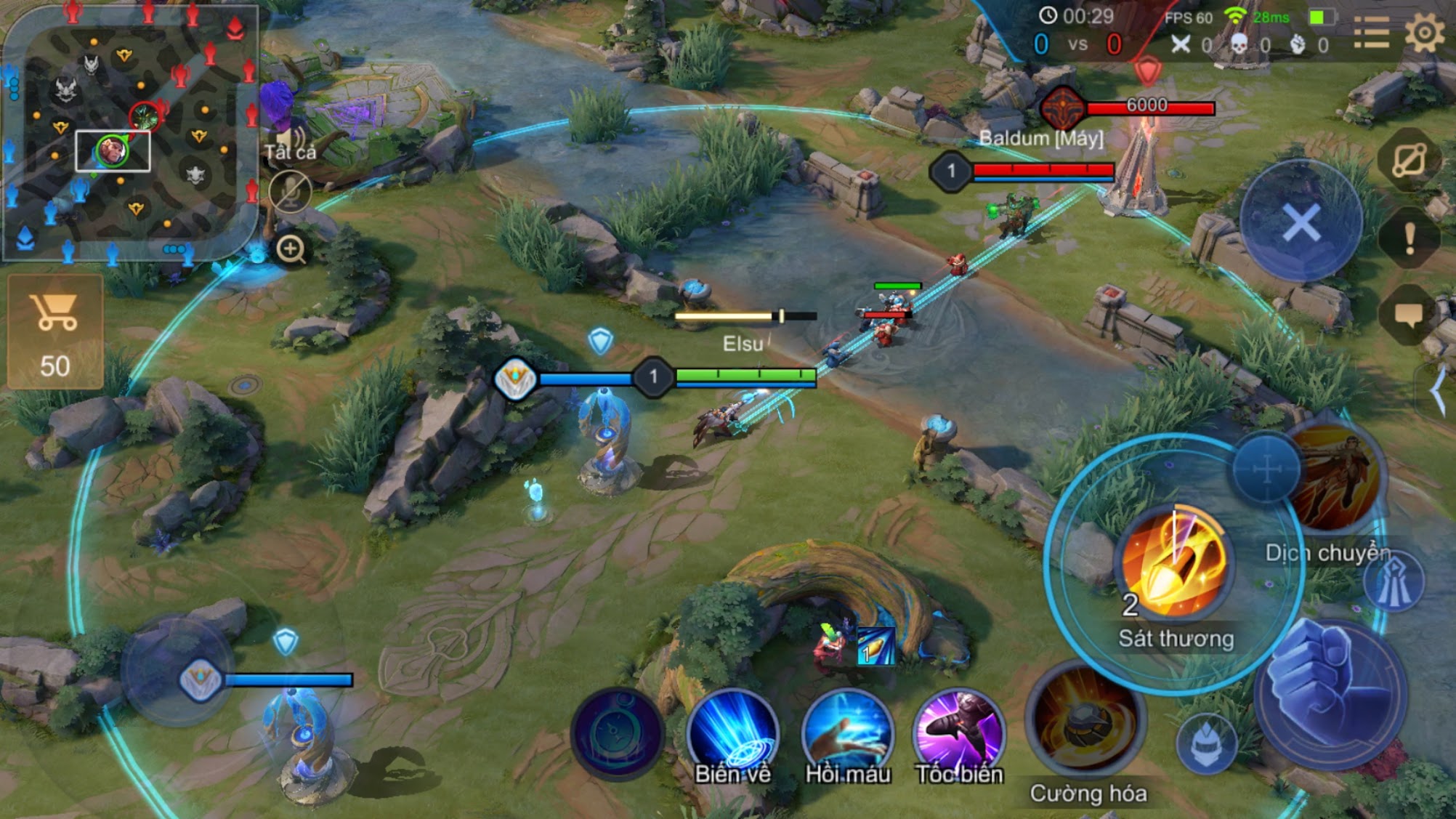Tap the minimap magnifier zoom button

pyautogui.click(x=291, y=249)
